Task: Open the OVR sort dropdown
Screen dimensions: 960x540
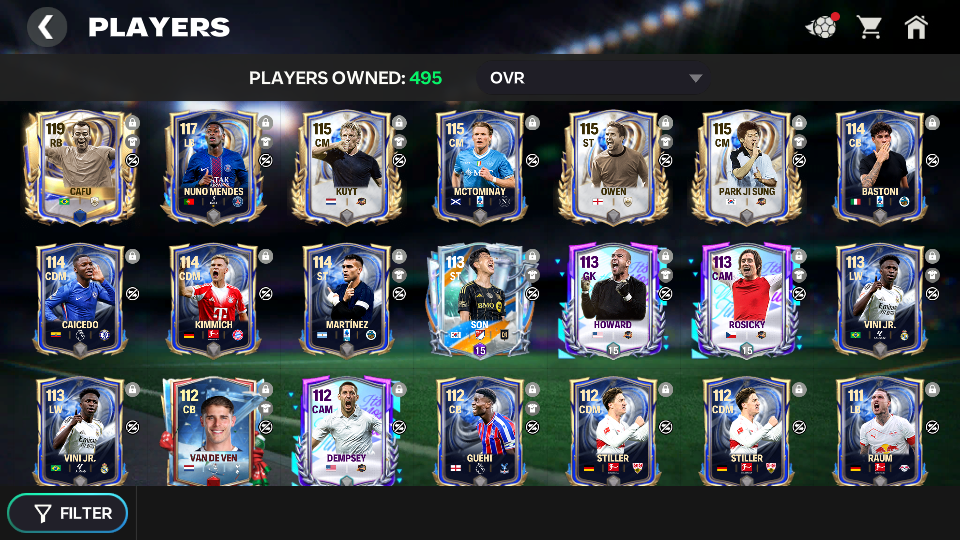Action: coord(595,78)
